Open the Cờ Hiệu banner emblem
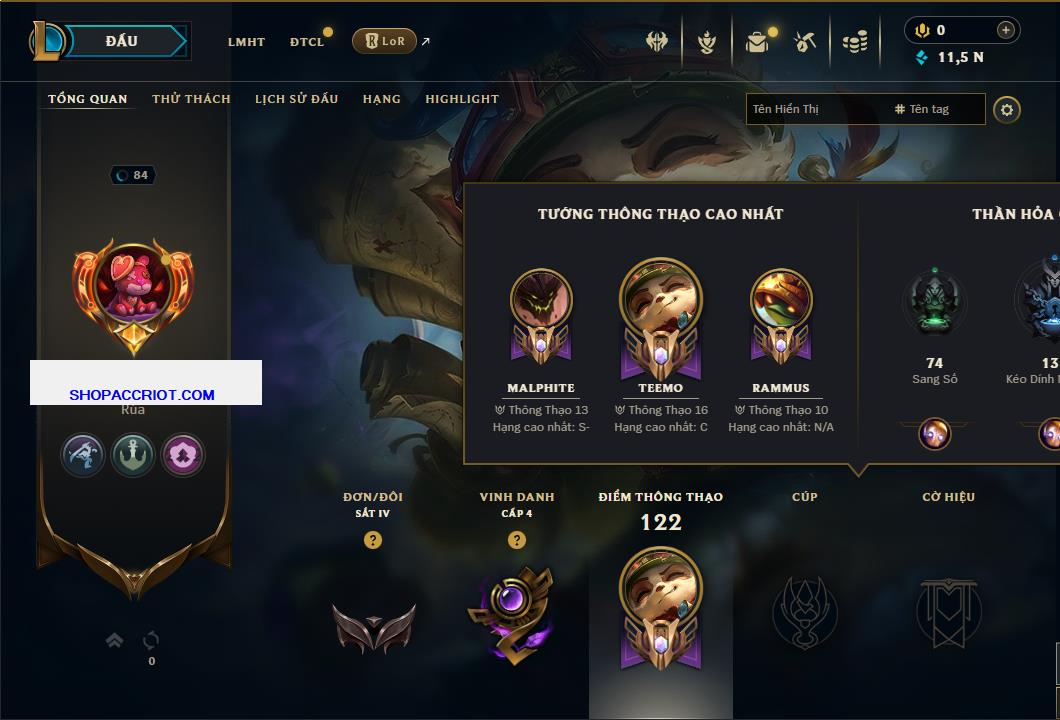The width and height of the screenshot is (1060, 720). (948, 612)
